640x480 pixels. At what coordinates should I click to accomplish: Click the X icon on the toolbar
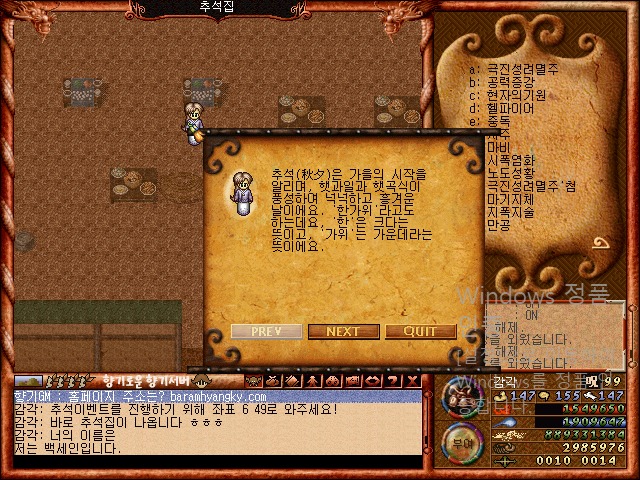coord(412,380)
